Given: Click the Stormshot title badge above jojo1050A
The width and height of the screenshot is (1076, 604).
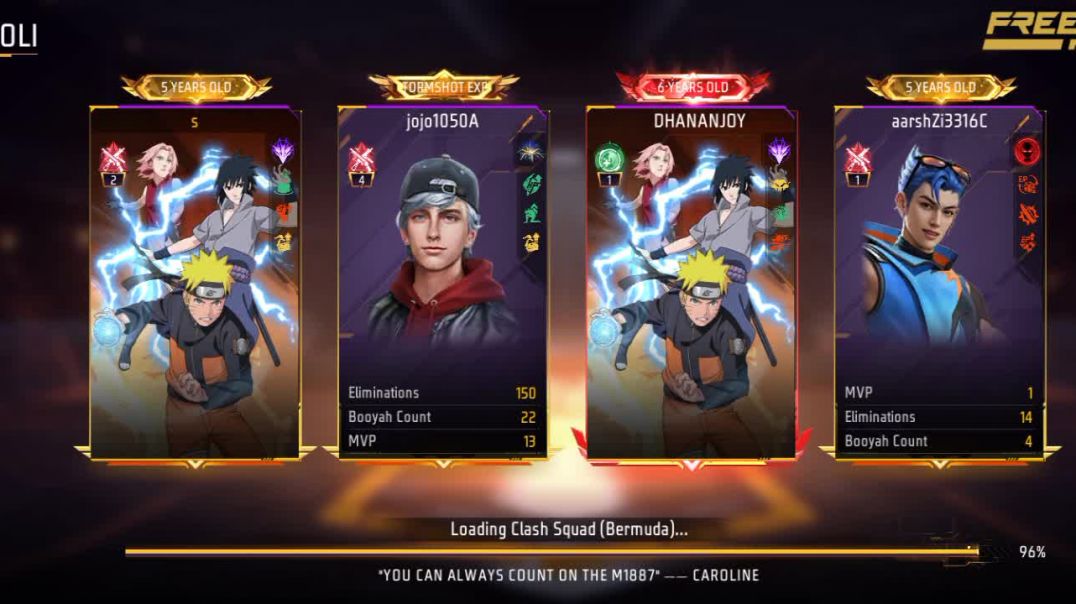Looking at the screenshot, I should tap(443, 87).
